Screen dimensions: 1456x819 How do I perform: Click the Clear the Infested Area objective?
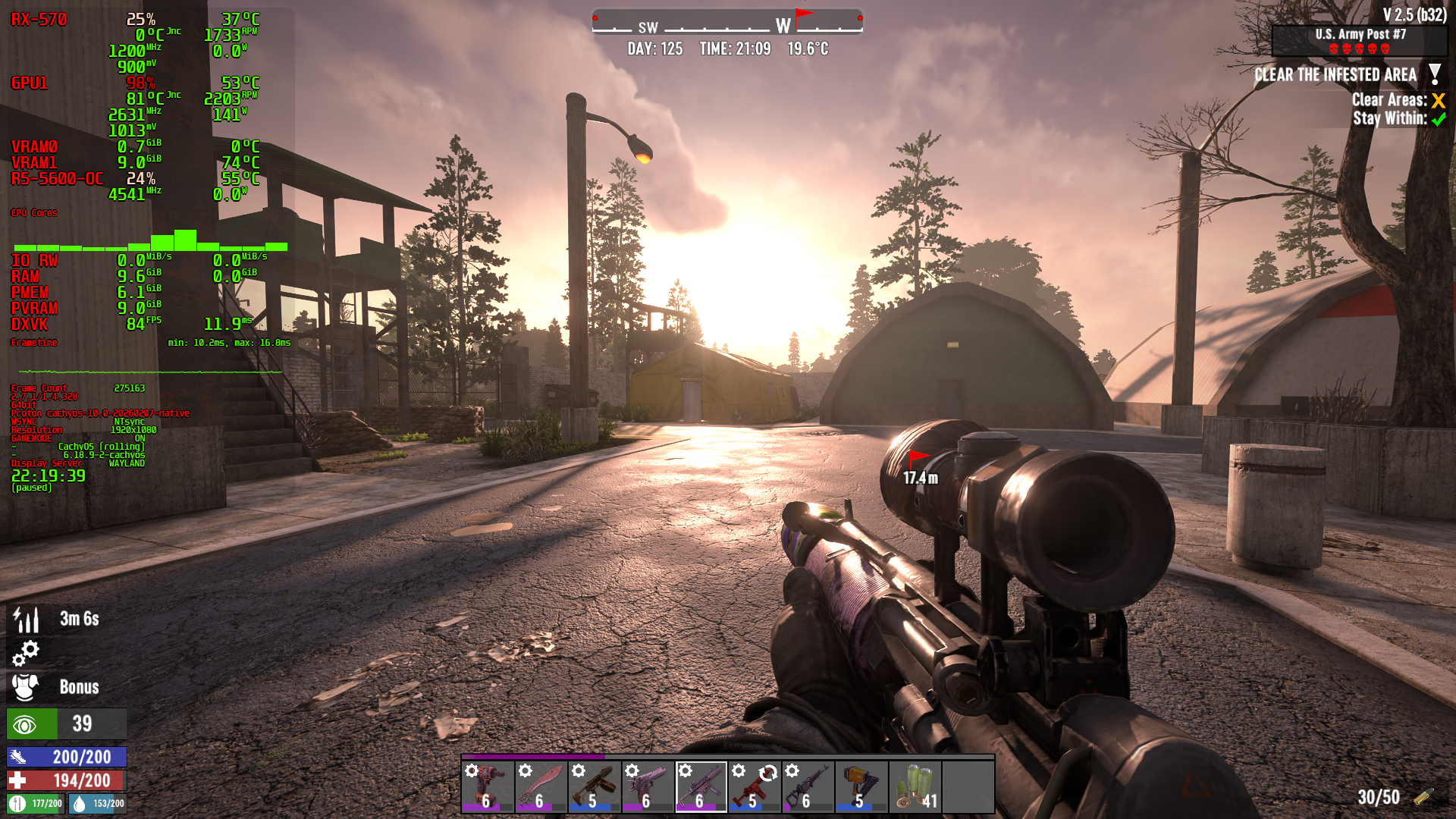coord(1335,75)
